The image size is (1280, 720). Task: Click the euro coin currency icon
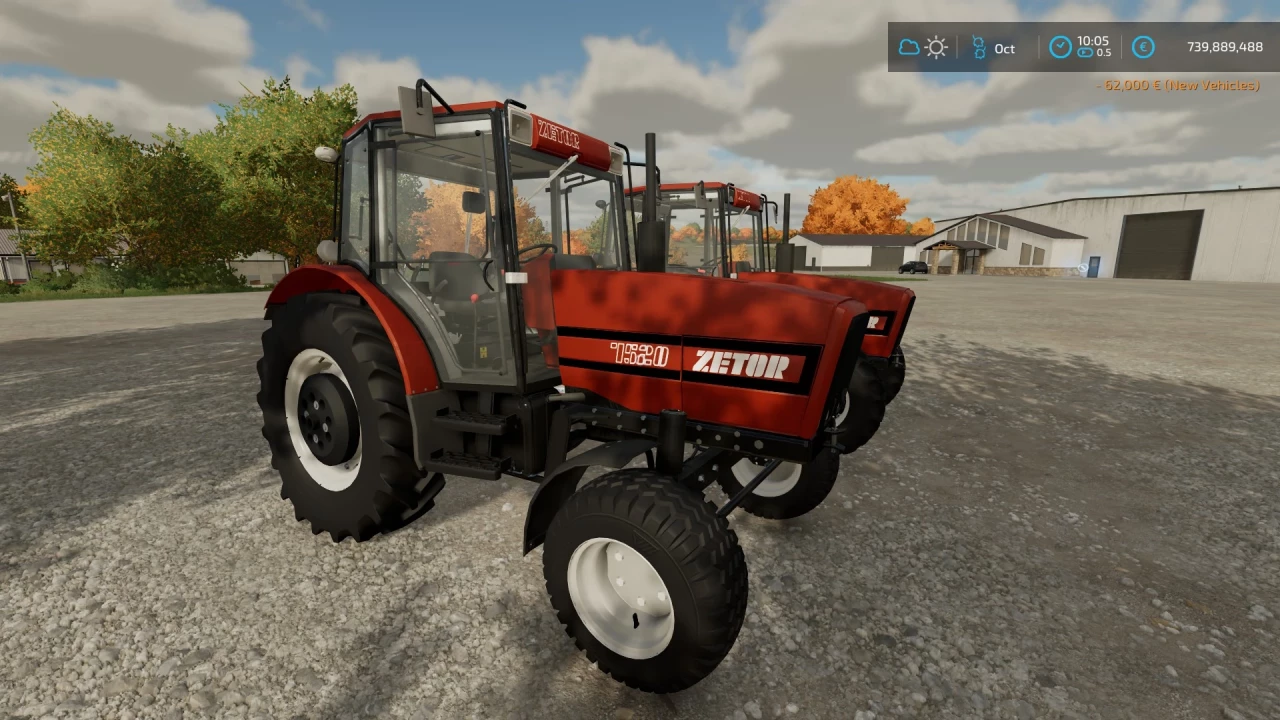click(1143, 46)
